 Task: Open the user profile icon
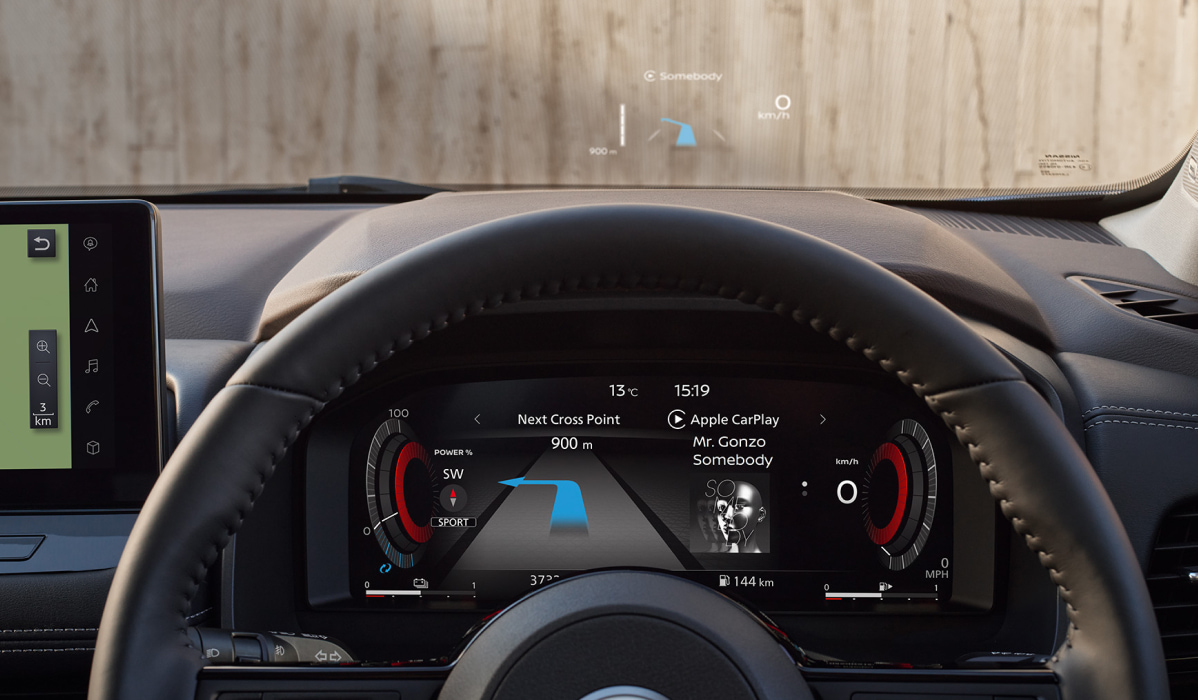(x=91, y=244)
